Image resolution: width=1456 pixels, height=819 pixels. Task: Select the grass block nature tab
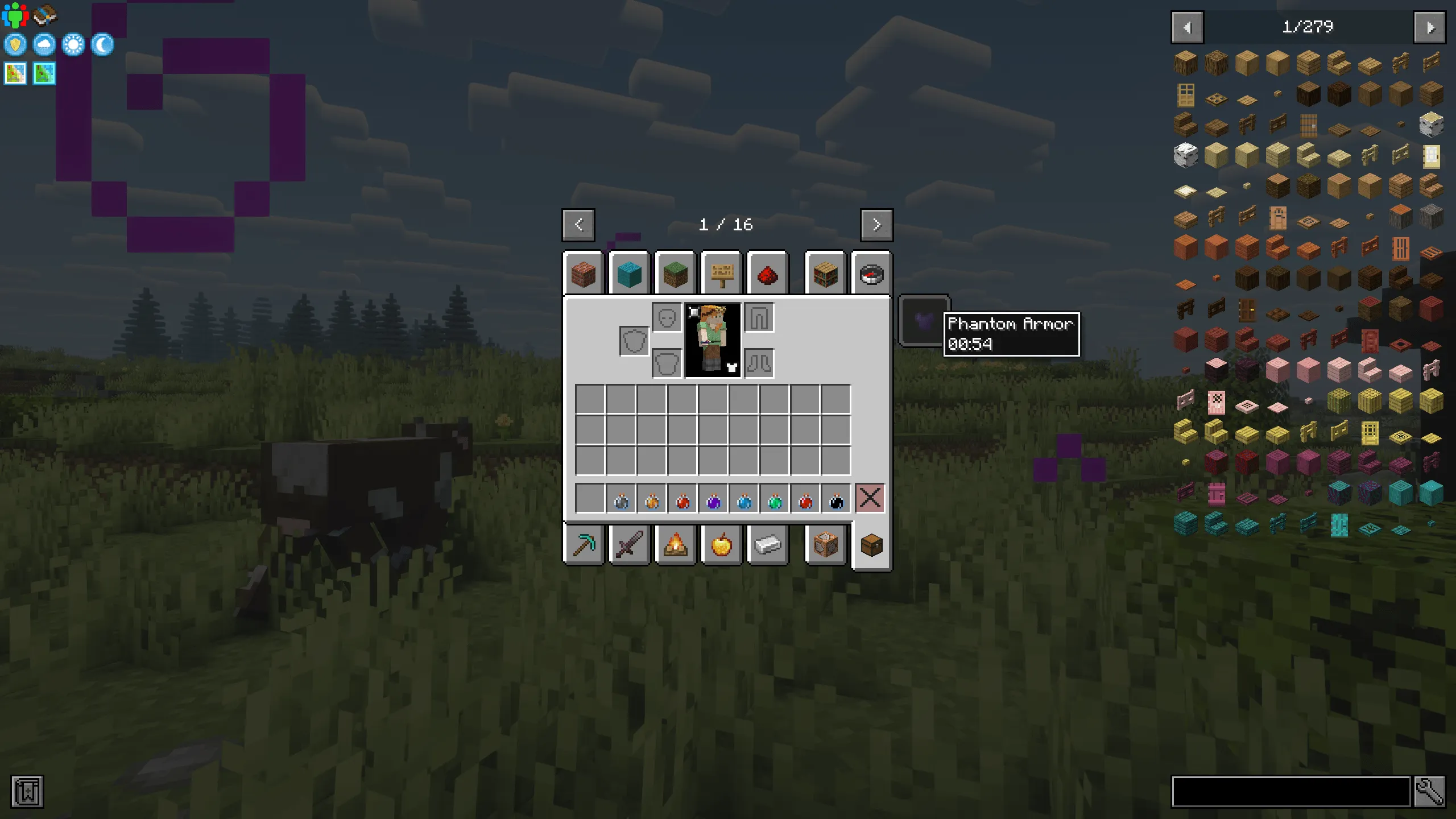click(676, 275)
